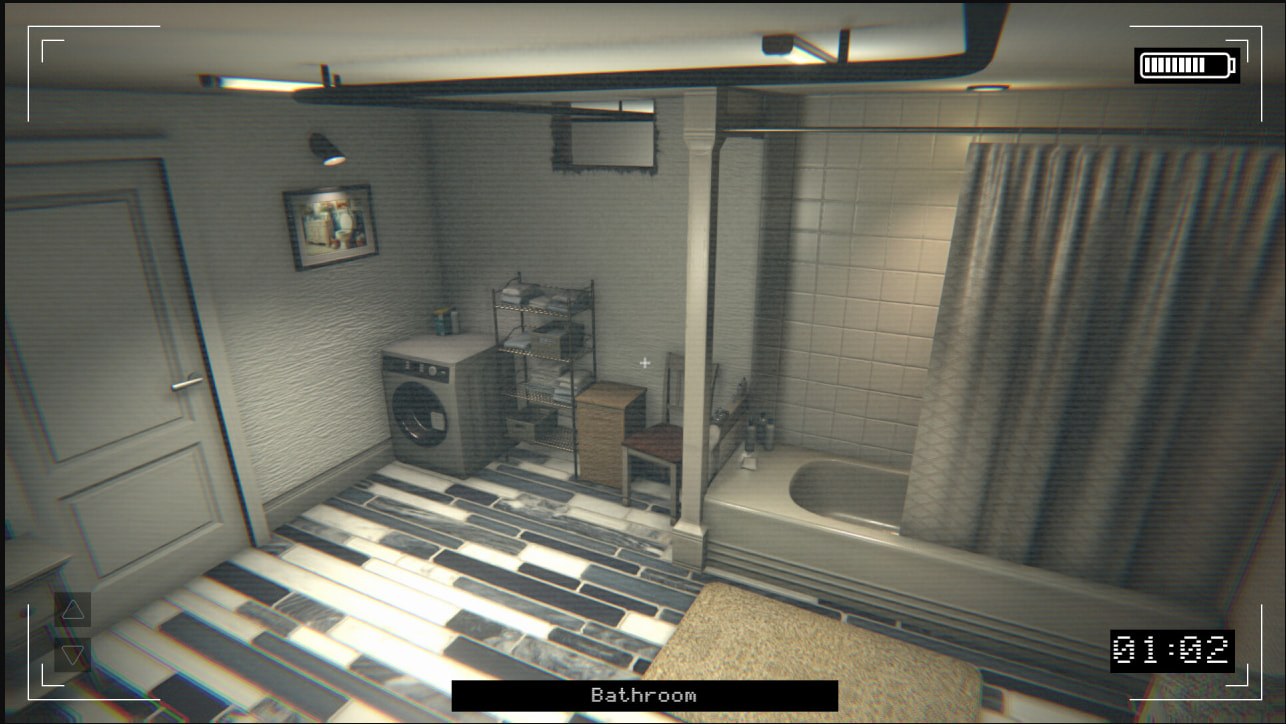Select the Bathroom camera label bar

[644, 696]
